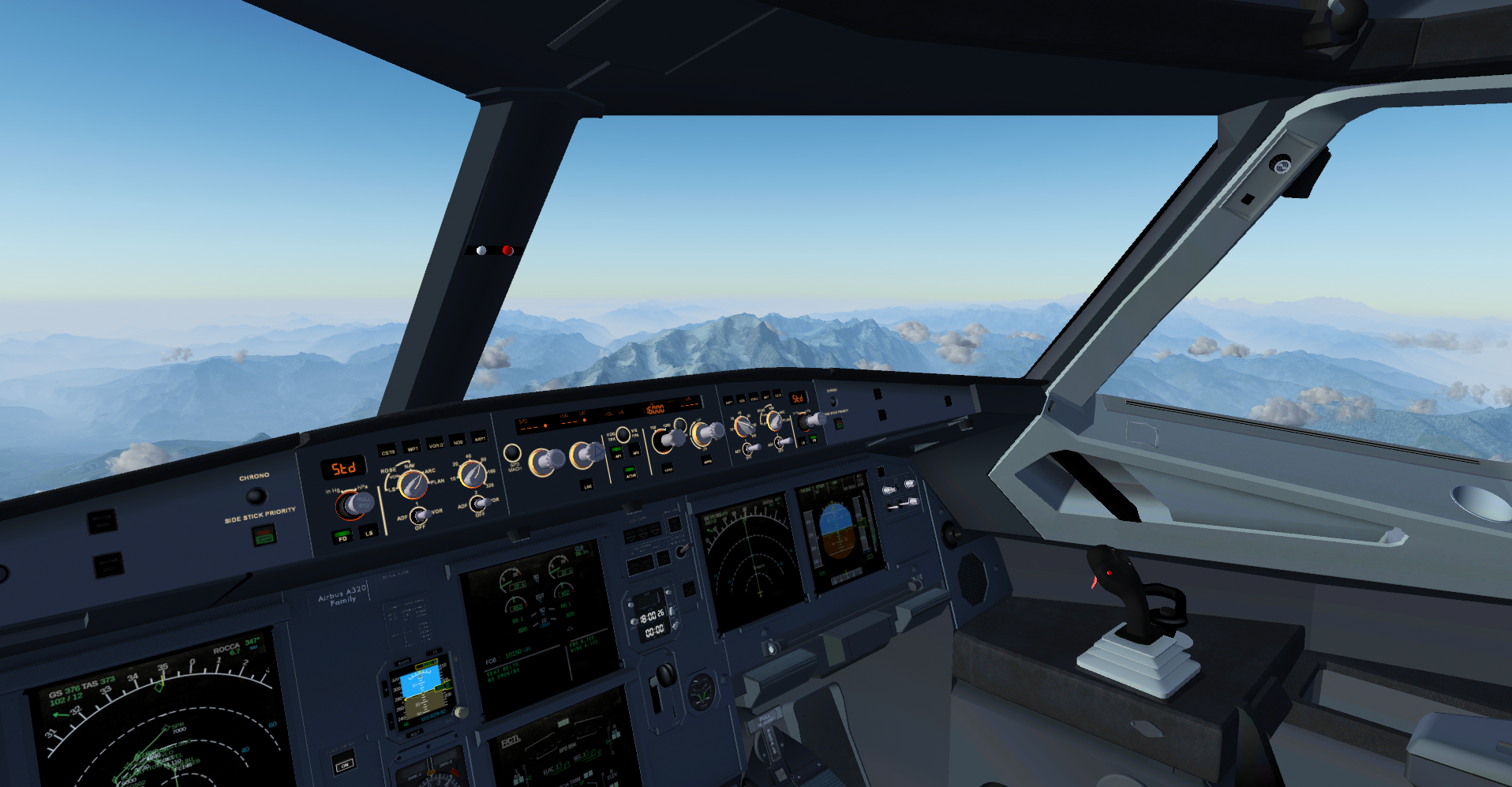Image resolution: width=1512 pixels, height=787 pixels.
Task: Click the HDG-TRK V/S-FPA switch button
Action: click(x=623, y=434)
